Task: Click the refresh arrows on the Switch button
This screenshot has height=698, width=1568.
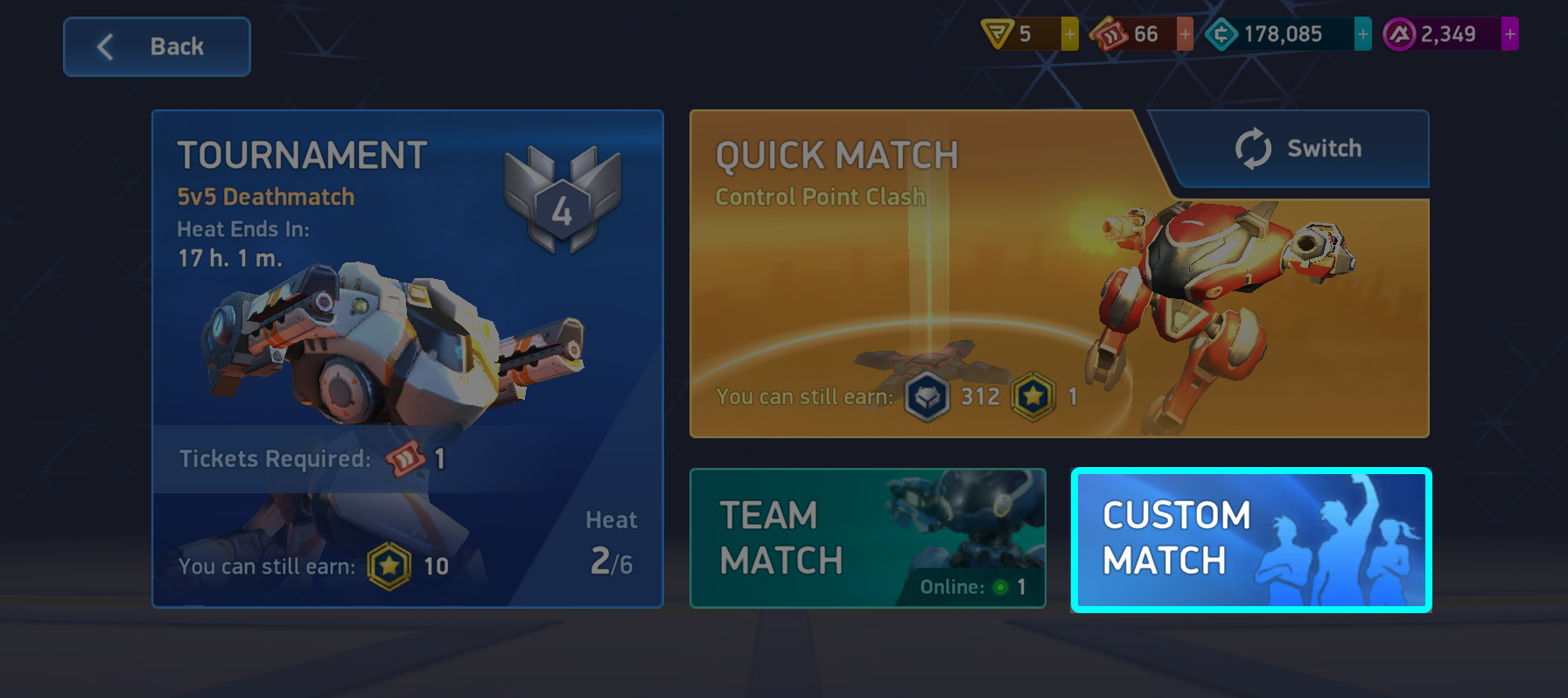Action: point(1252,149)
